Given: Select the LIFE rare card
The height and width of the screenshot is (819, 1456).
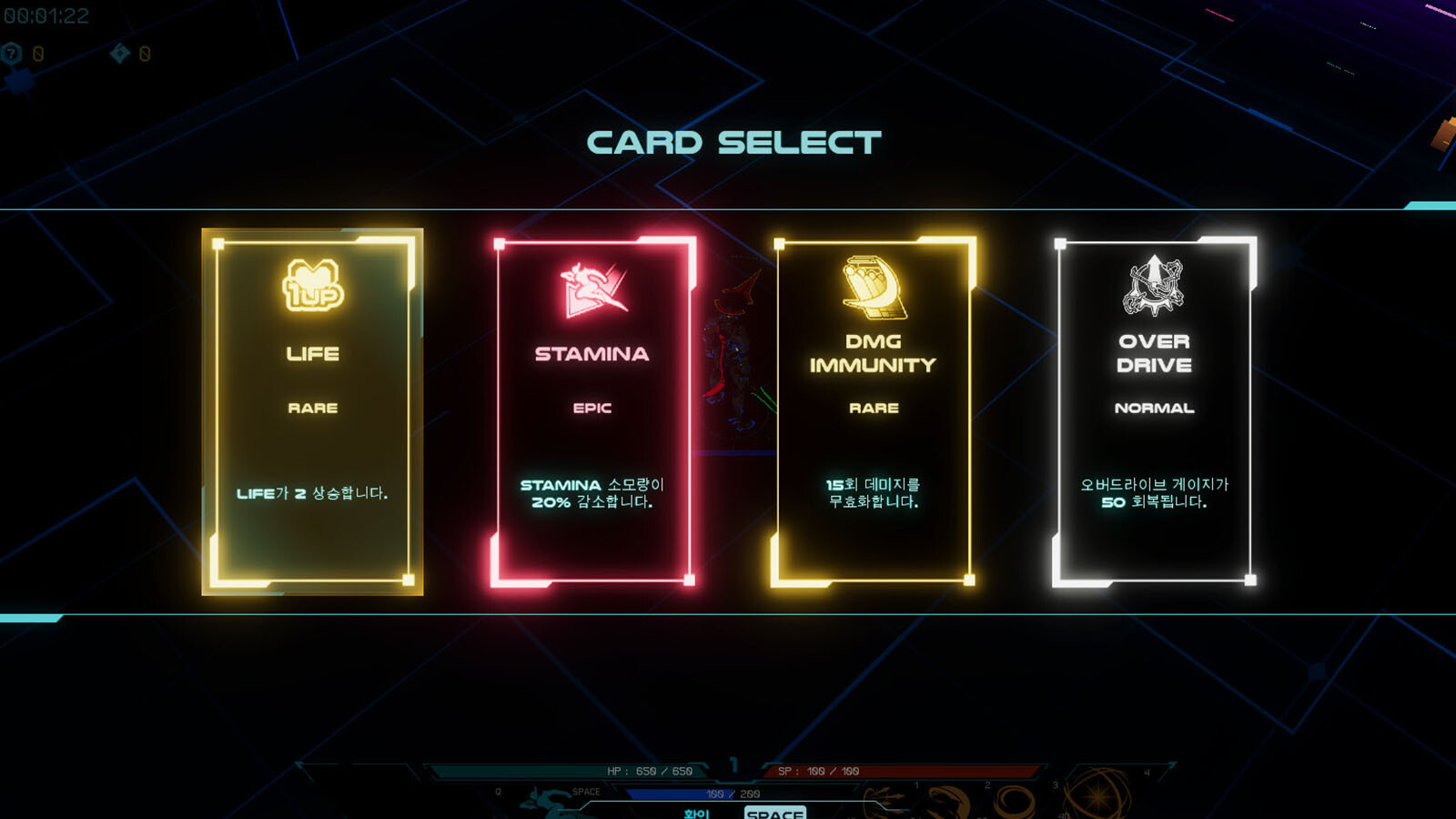Looking at the screenshot, I should tap(312, 411).
